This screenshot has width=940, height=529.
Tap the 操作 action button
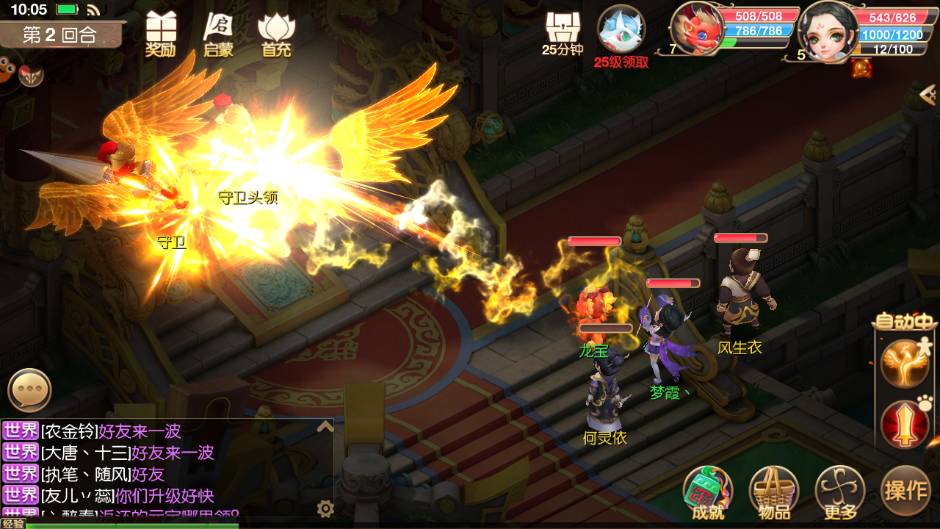coord(906,490)
